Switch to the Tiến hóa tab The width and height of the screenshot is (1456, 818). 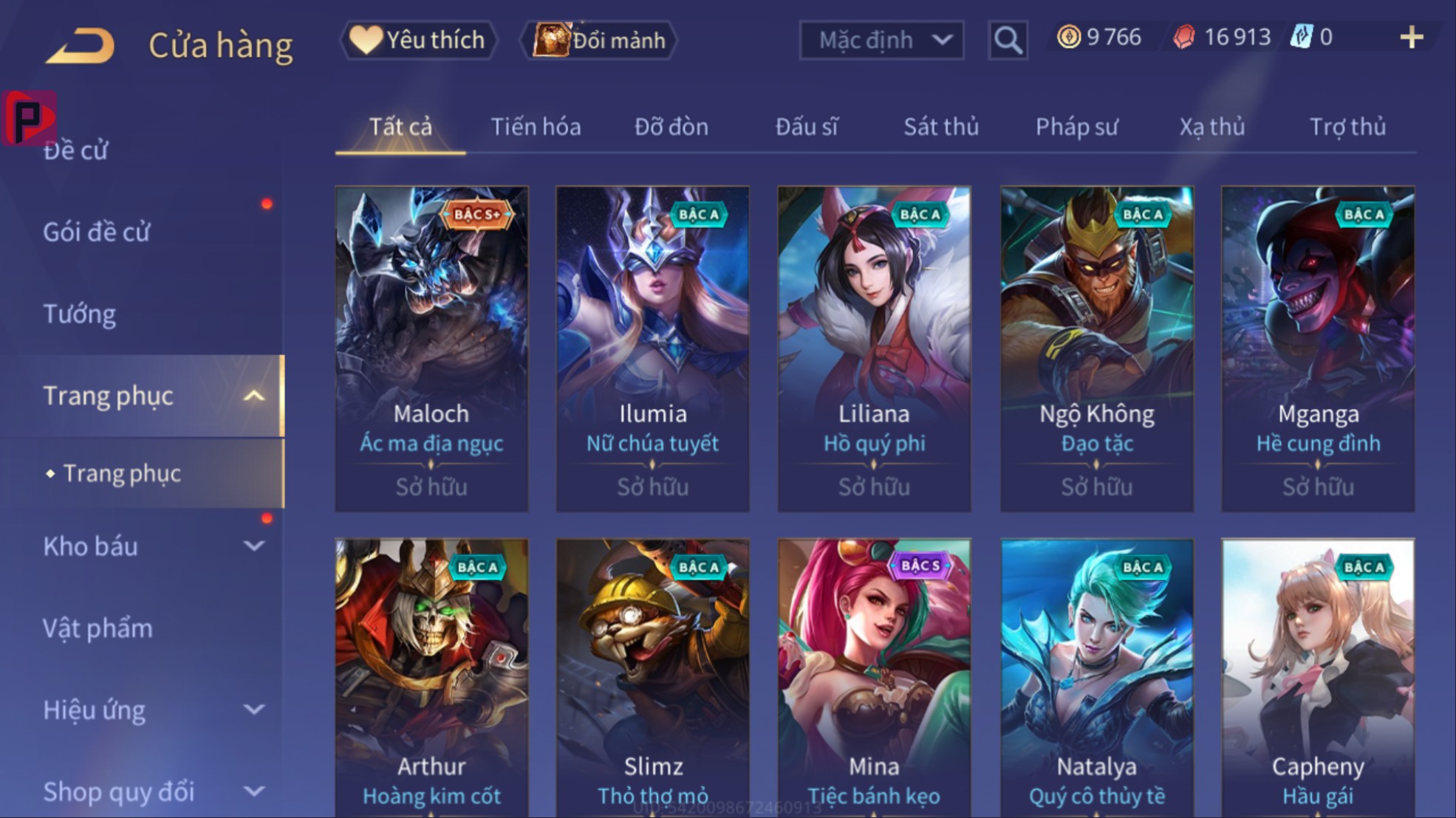click(x=536, y=127)
